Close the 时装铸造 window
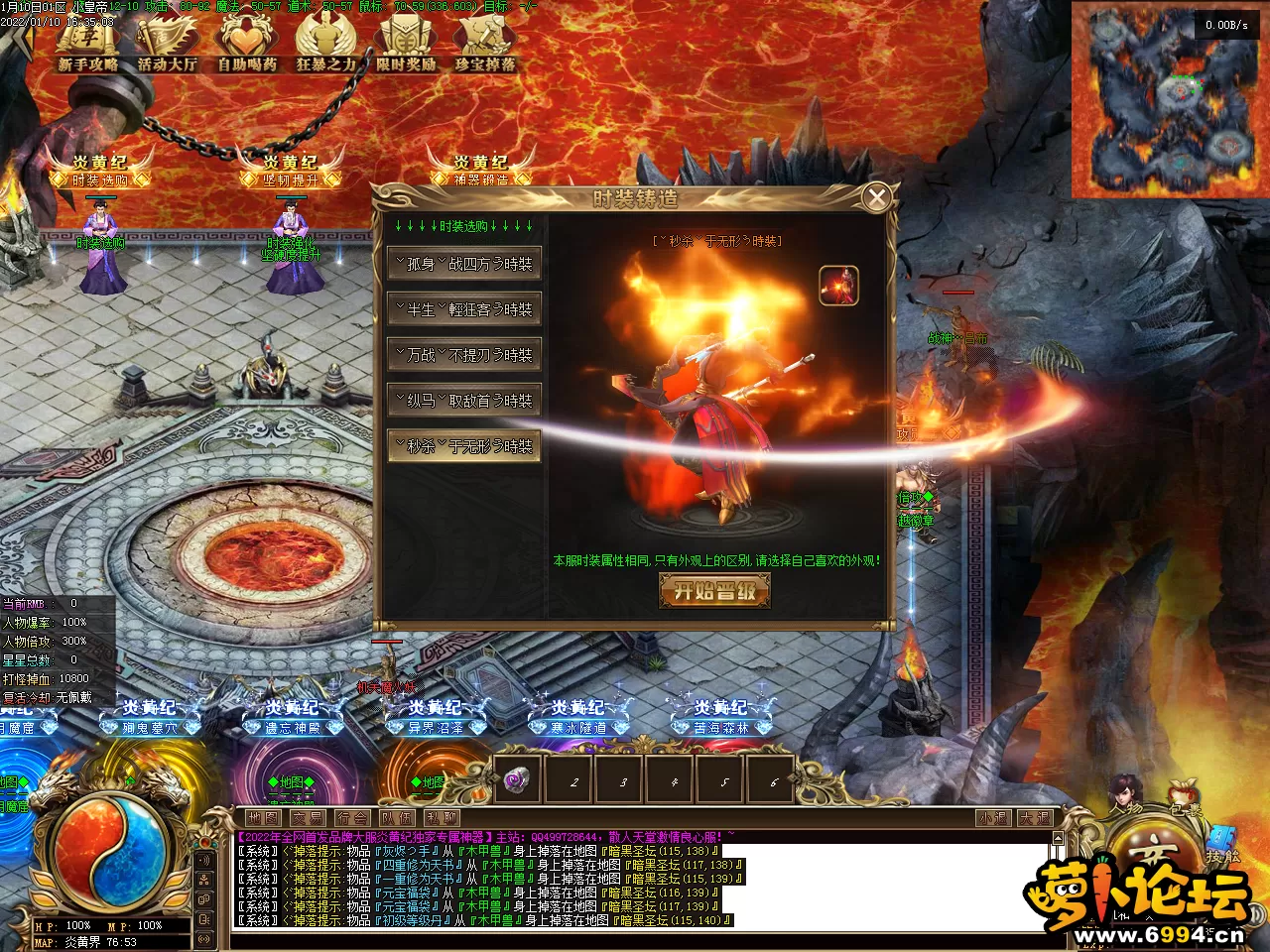This screenshot has height=952, width=1270. tap(876, 198)
